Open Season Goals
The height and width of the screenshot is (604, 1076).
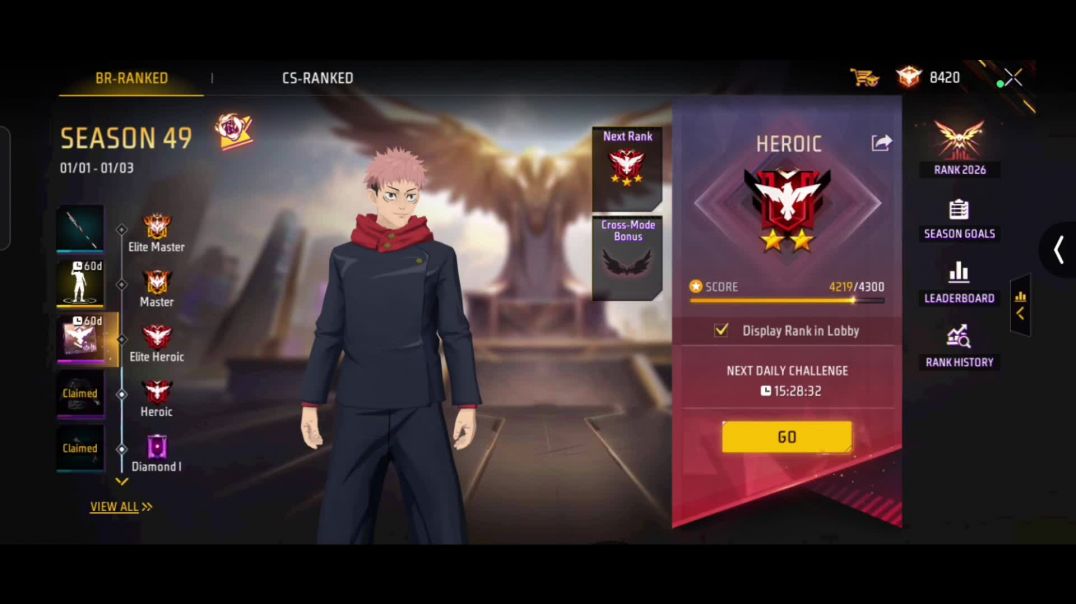click(x=959, y=219)
